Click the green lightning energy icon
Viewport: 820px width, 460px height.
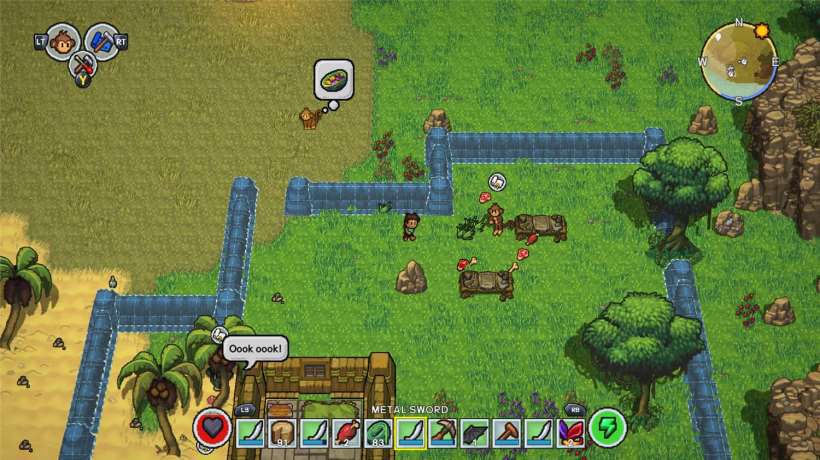click(x=607, y=428)
